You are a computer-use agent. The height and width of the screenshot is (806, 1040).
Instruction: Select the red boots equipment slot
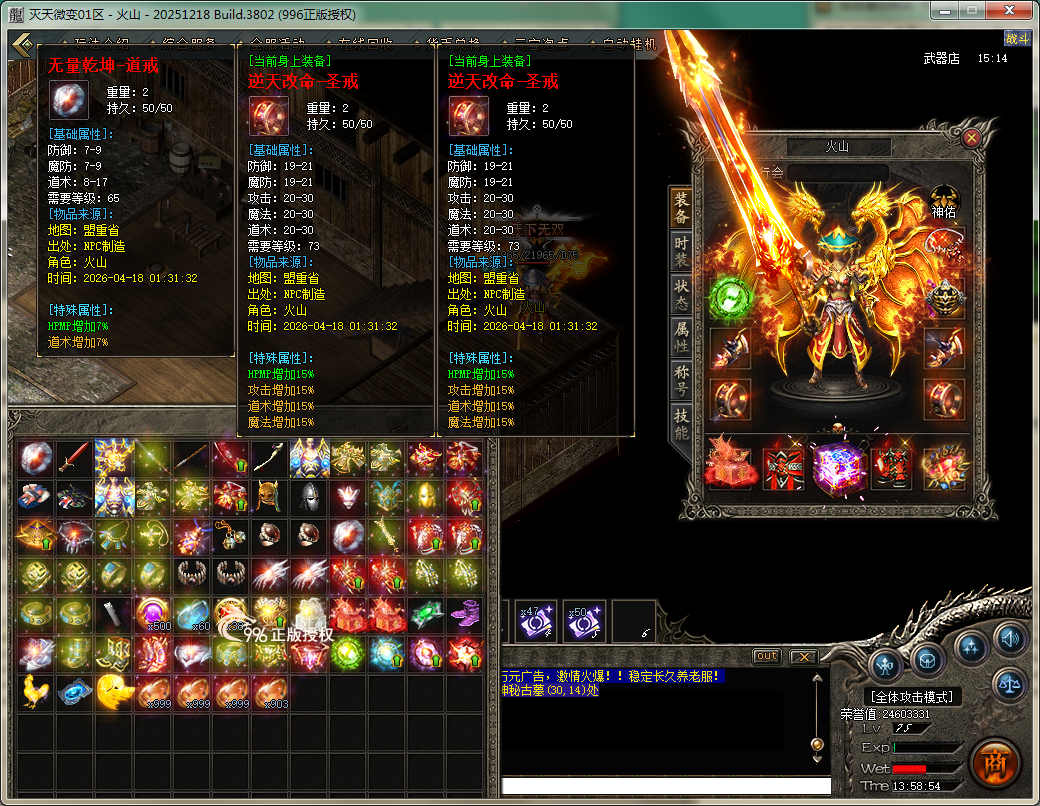pyautogui.click(x=890, y=465)
